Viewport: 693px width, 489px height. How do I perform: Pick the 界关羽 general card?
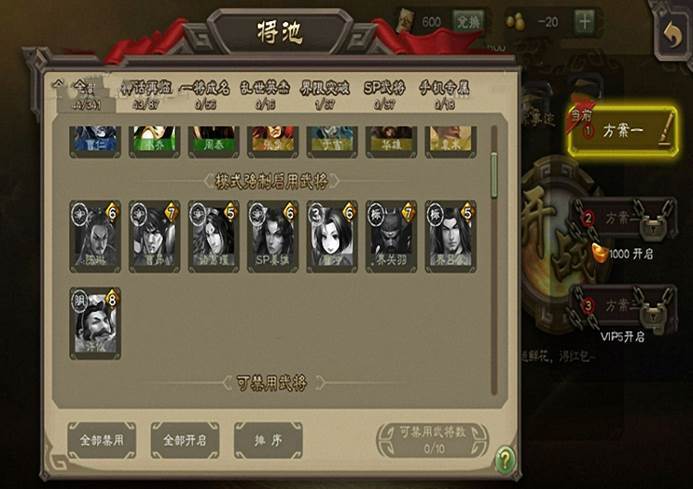pos(390,236)
